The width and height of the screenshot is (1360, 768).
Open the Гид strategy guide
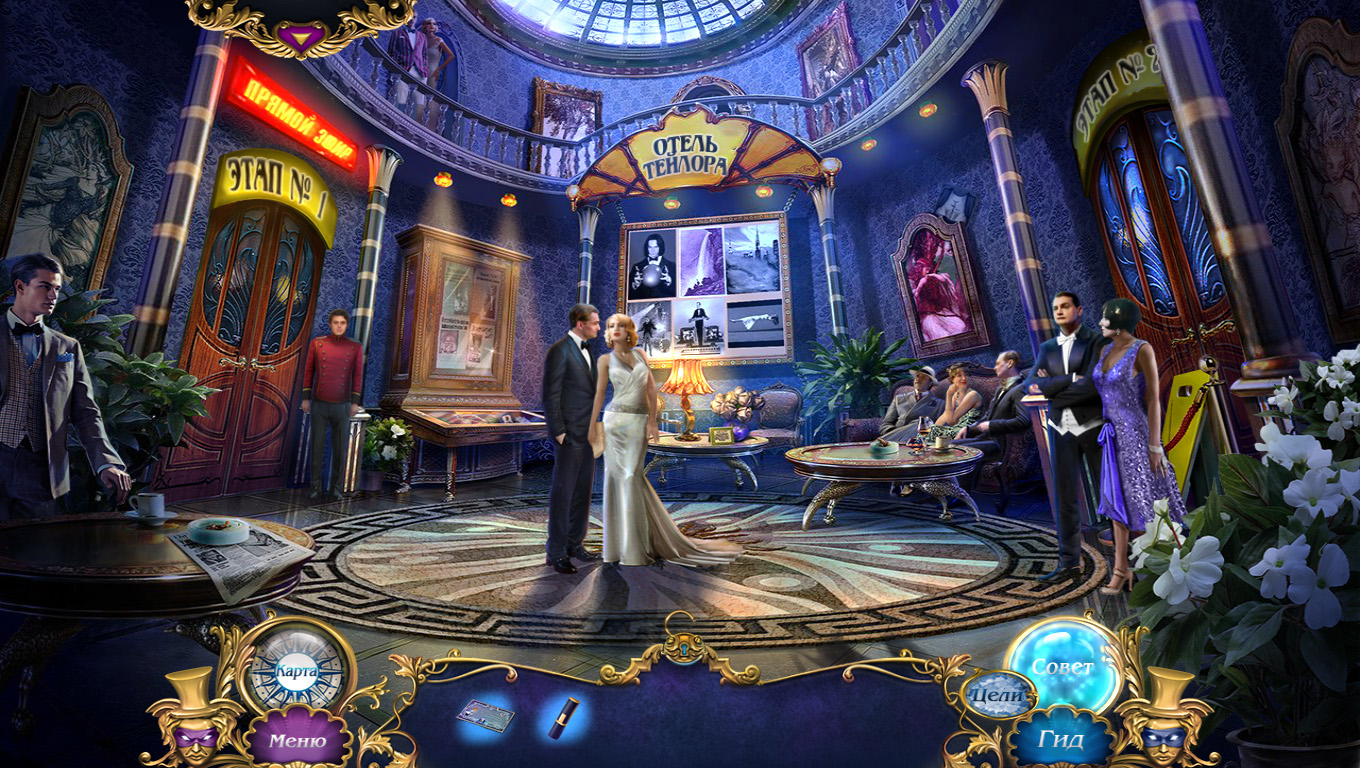coord(1061,741)
